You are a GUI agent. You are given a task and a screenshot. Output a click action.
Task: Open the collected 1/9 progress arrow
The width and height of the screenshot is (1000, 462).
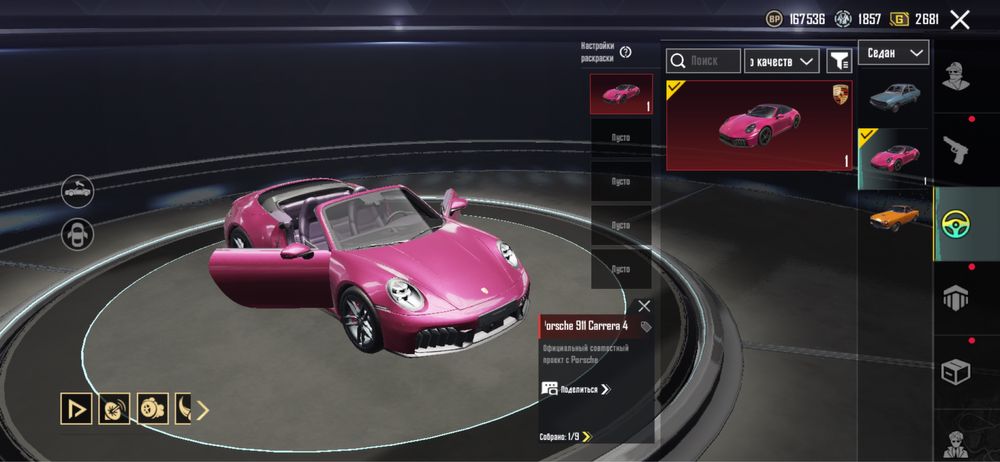(587, 436)
